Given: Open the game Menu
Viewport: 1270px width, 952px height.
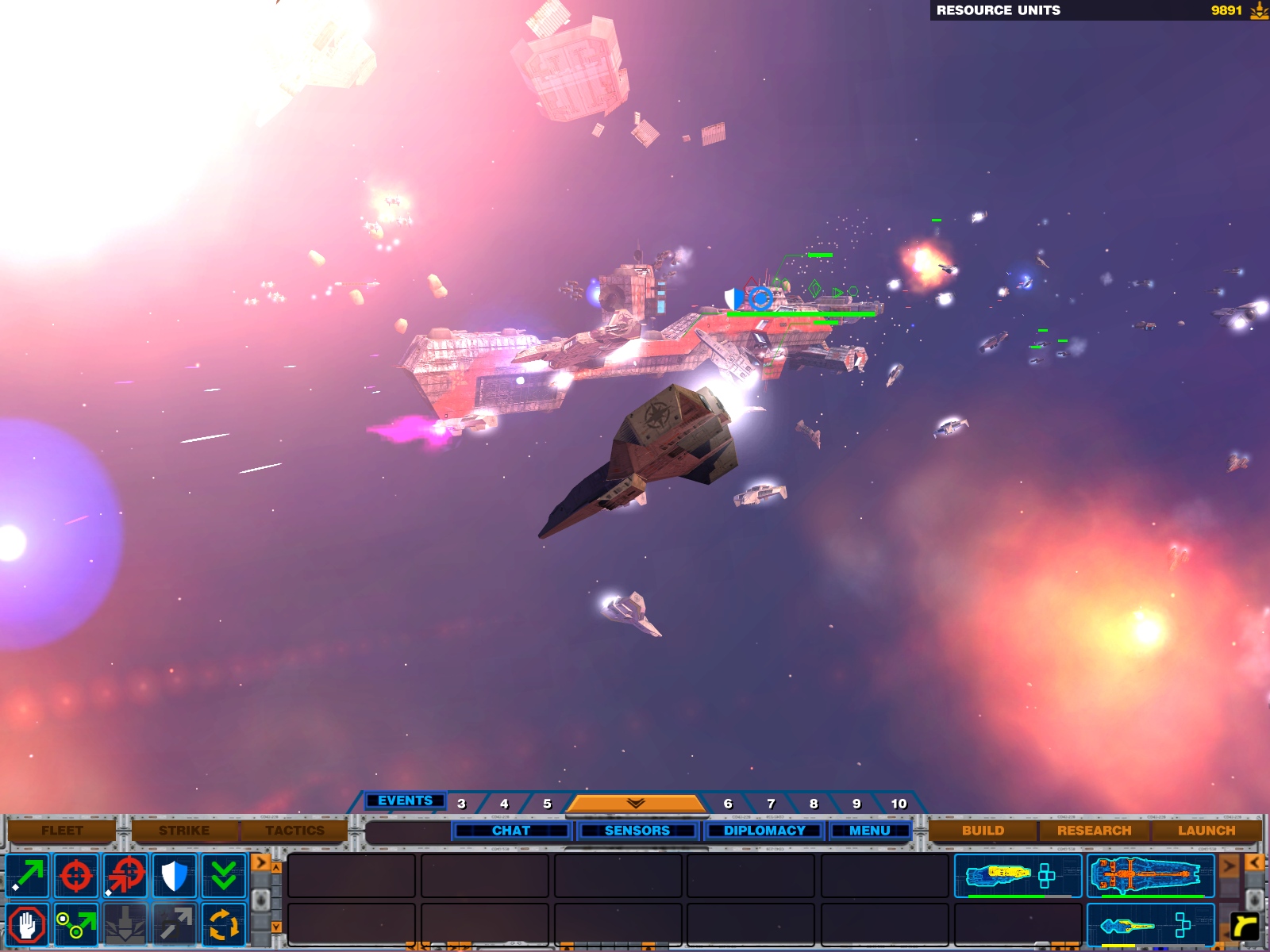Looking at the screenshot, I should (869, 831).
